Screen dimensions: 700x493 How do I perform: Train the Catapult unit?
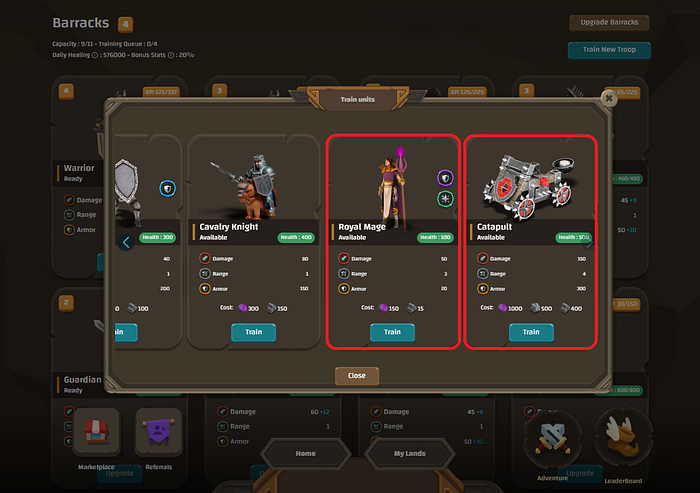point(531,332)
